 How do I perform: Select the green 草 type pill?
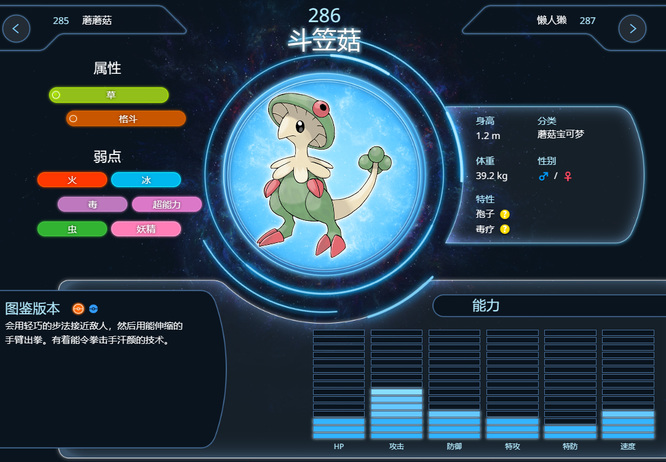(x=109, y=95)
